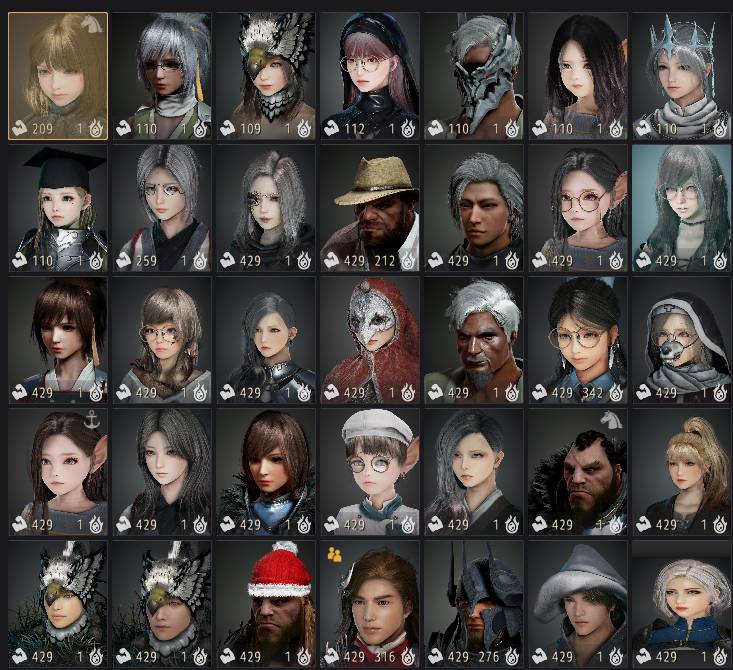This screenshot has width=733, height=670.
Task: Select the pink-haired hooded girl with glasses
Action: click(x=370, y=76)
